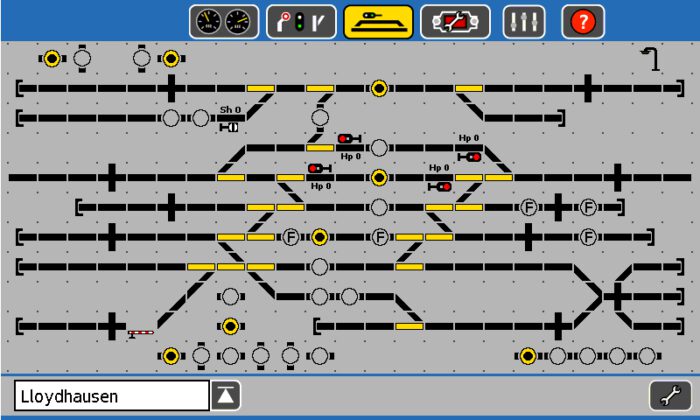Viewport: 700px width, 420px height.
Task: Open the locomotive speedometer control view
Action: coord(224,21)
